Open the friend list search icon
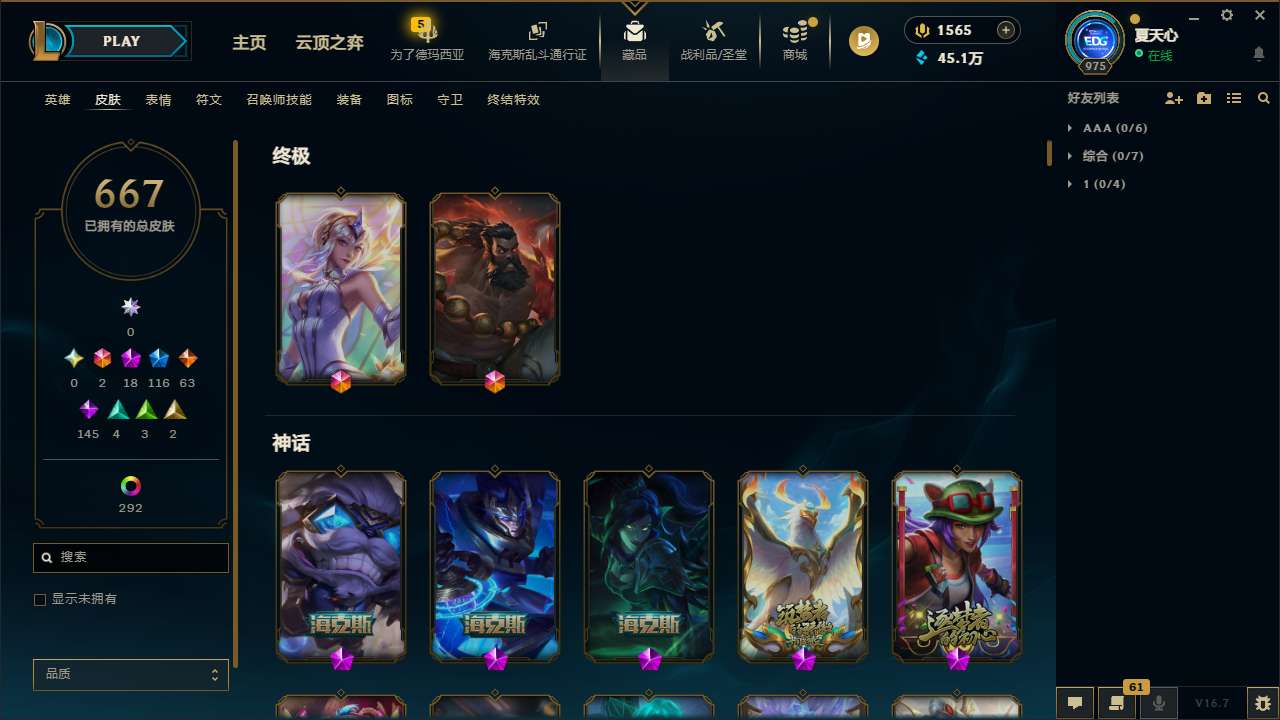The height and width of the screenshot is (720, 1280). click(1264, 98)
